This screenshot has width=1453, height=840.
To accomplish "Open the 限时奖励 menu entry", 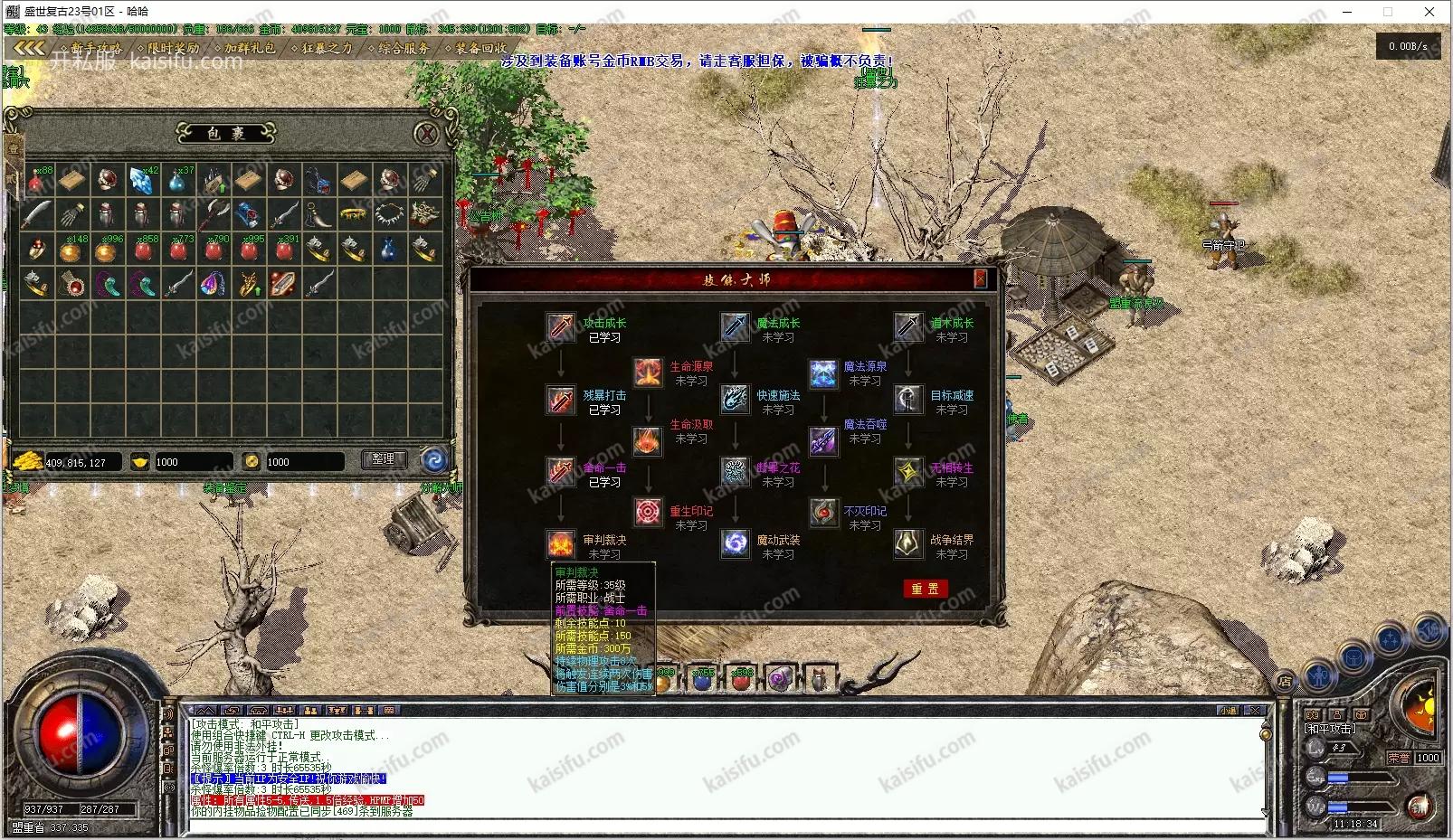I will click(172, 48).
